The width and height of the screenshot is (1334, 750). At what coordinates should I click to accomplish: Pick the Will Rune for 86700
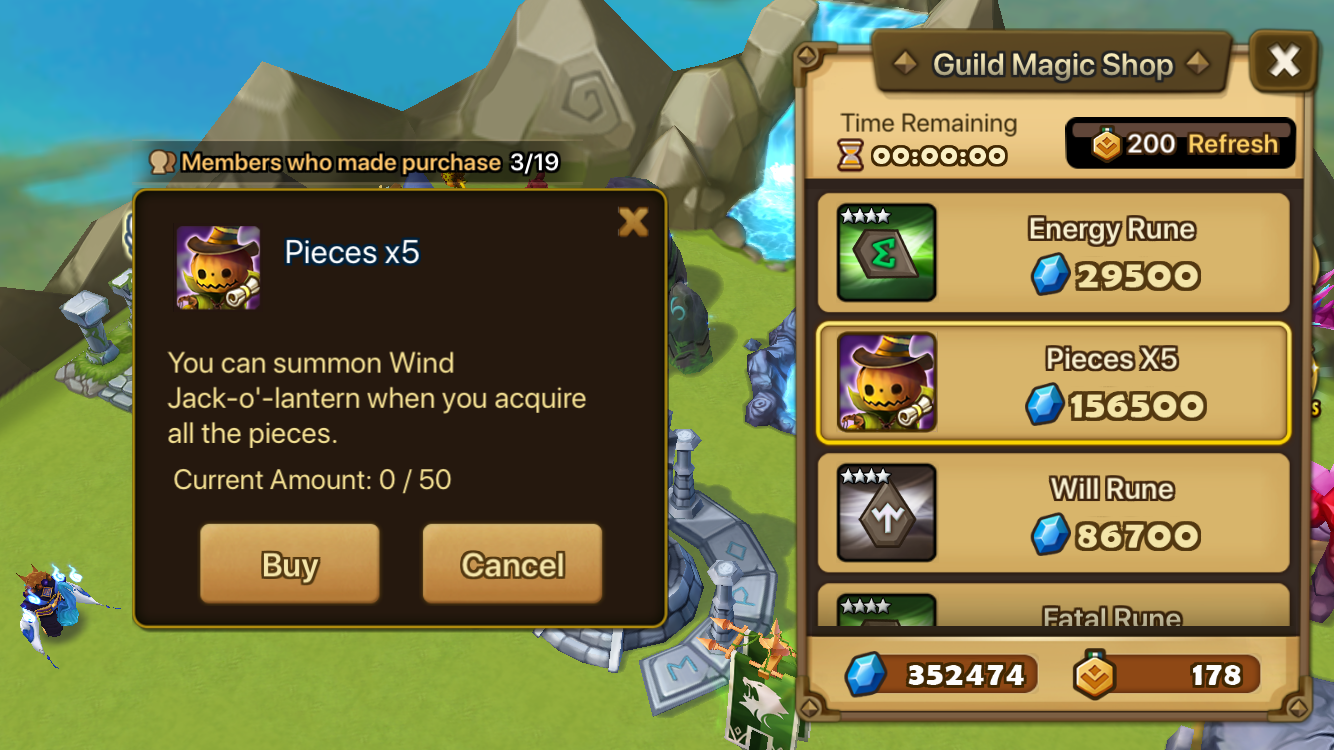(x=1053, y=513)
